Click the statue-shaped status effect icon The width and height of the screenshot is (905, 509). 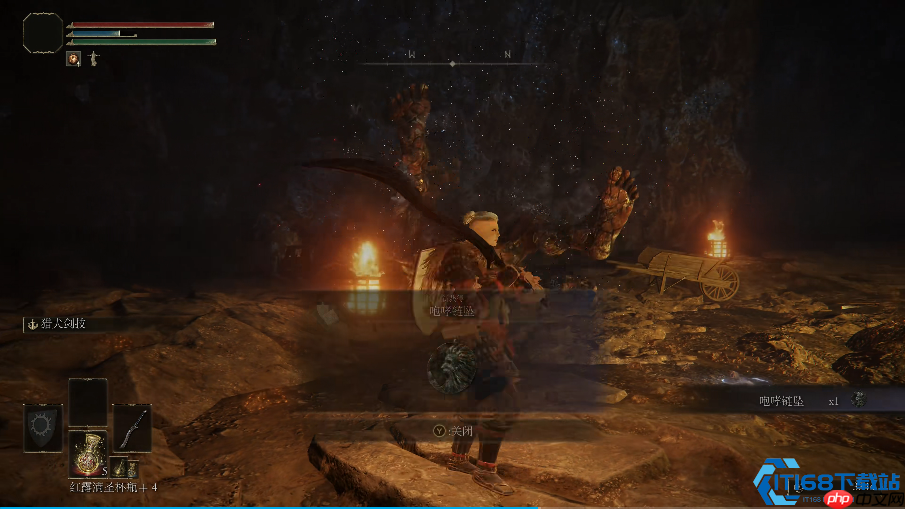point(93,59)
